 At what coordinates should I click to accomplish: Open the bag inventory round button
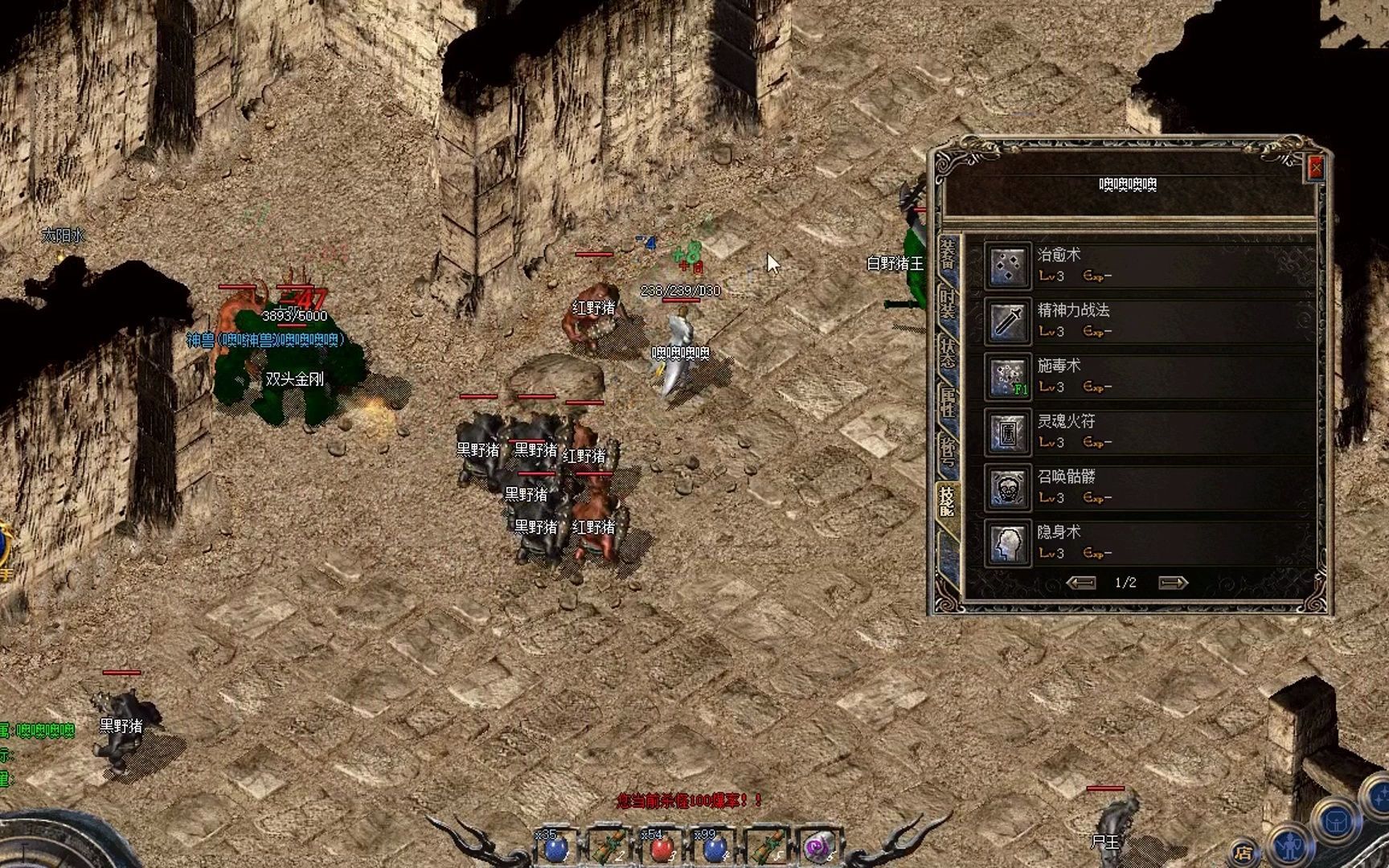point(1338,821)
